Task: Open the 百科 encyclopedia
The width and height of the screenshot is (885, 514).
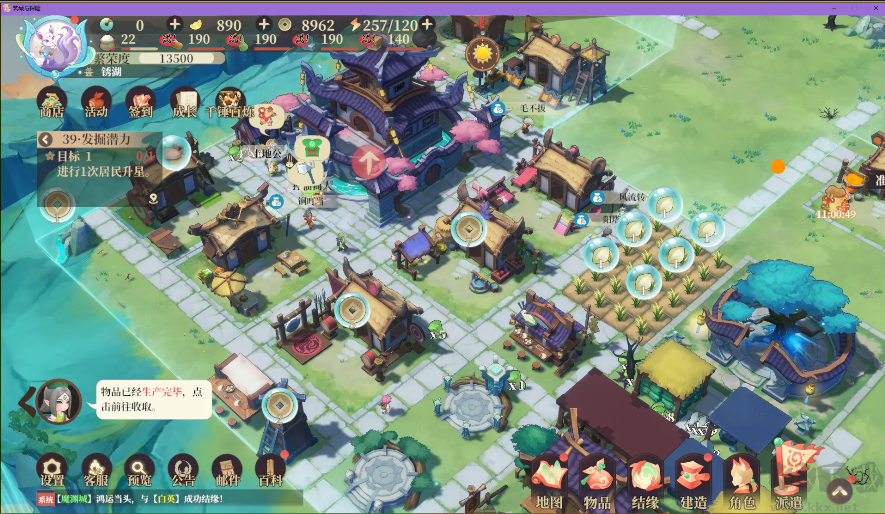Action: tap(270, 469)
